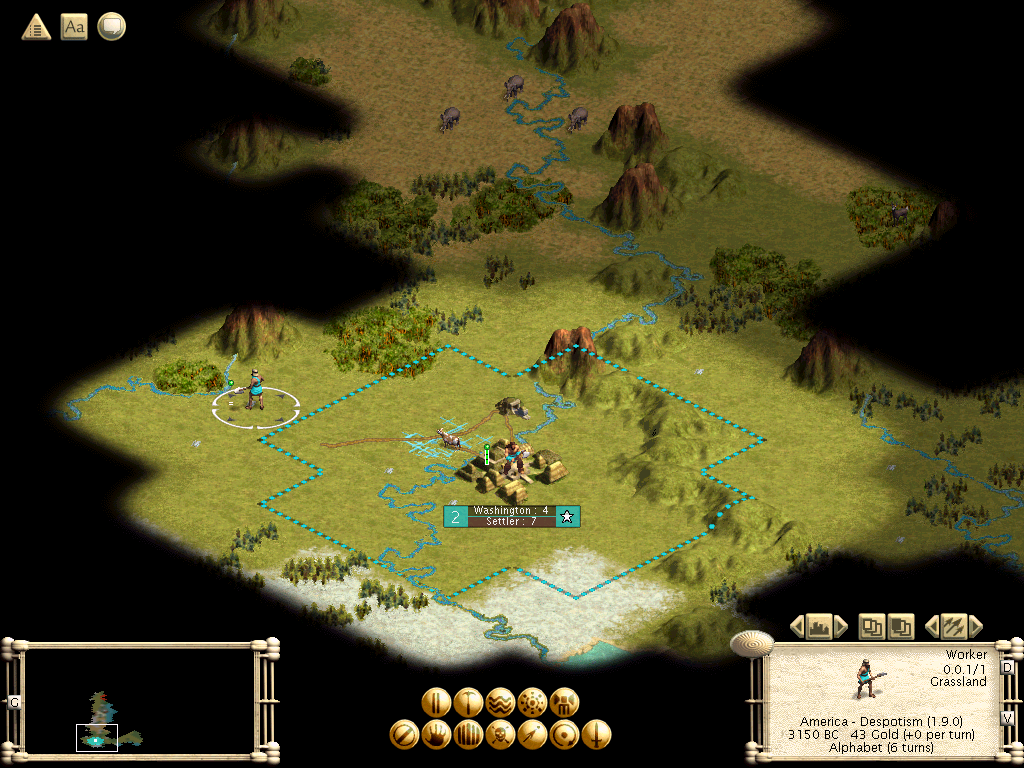1024x768 pixels.
Task: Activate the circular arrow wait order
Action: tap(564, 735)
